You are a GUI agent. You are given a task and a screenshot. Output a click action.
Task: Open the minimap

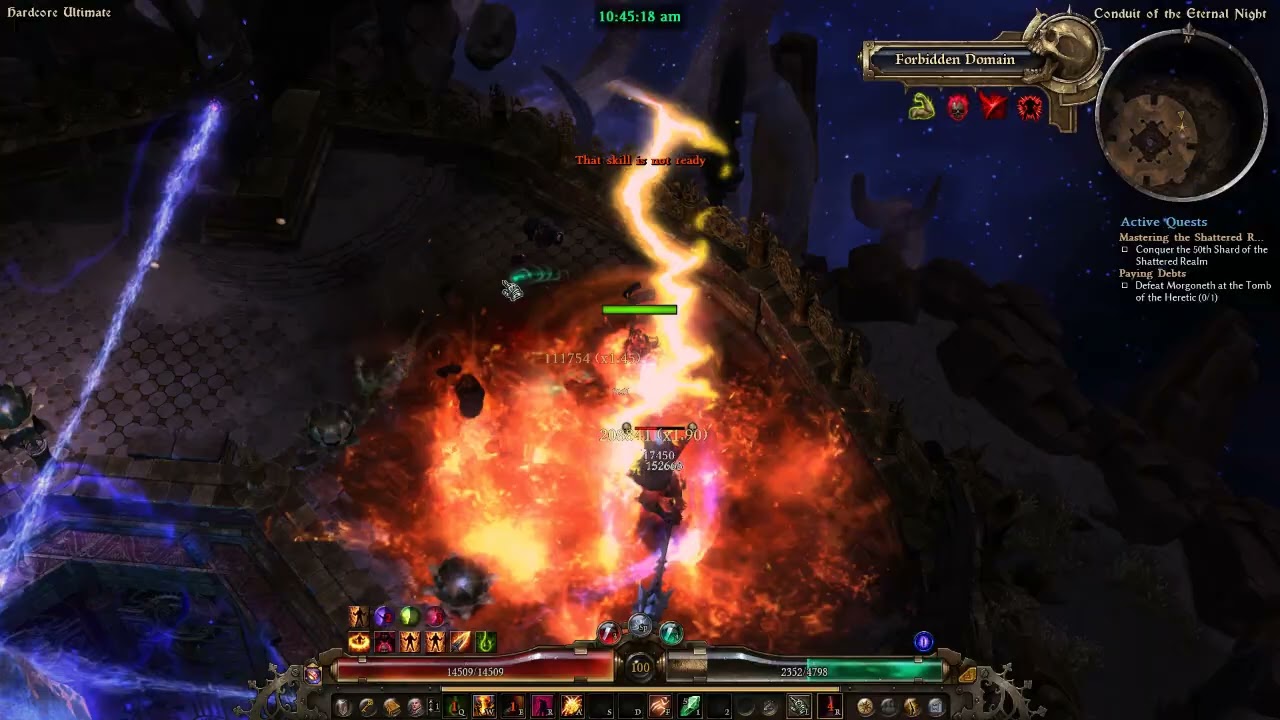point(1181,115)
